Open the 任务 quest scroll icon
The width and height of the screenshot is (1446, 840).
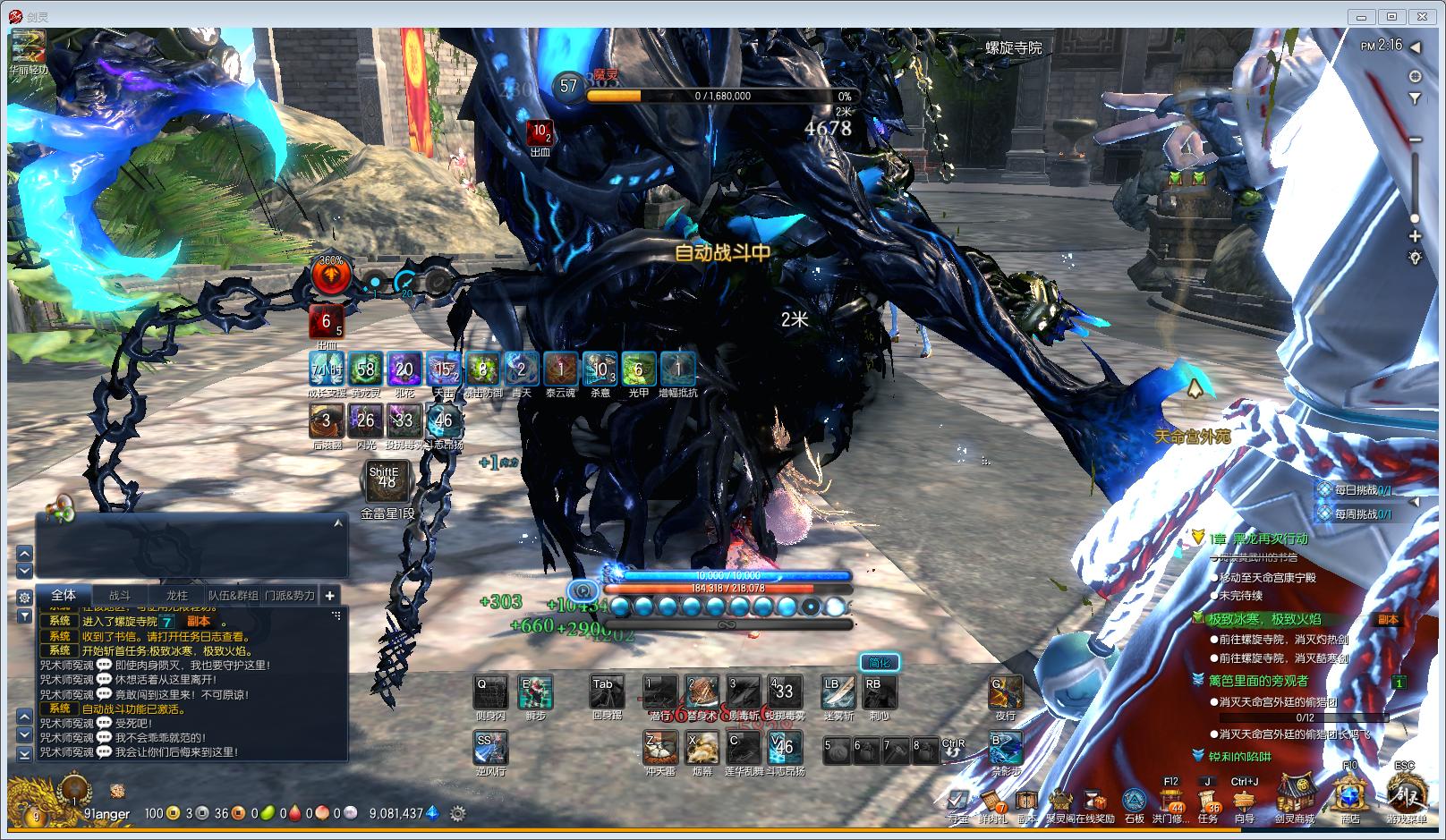(x=1208, y=801)
